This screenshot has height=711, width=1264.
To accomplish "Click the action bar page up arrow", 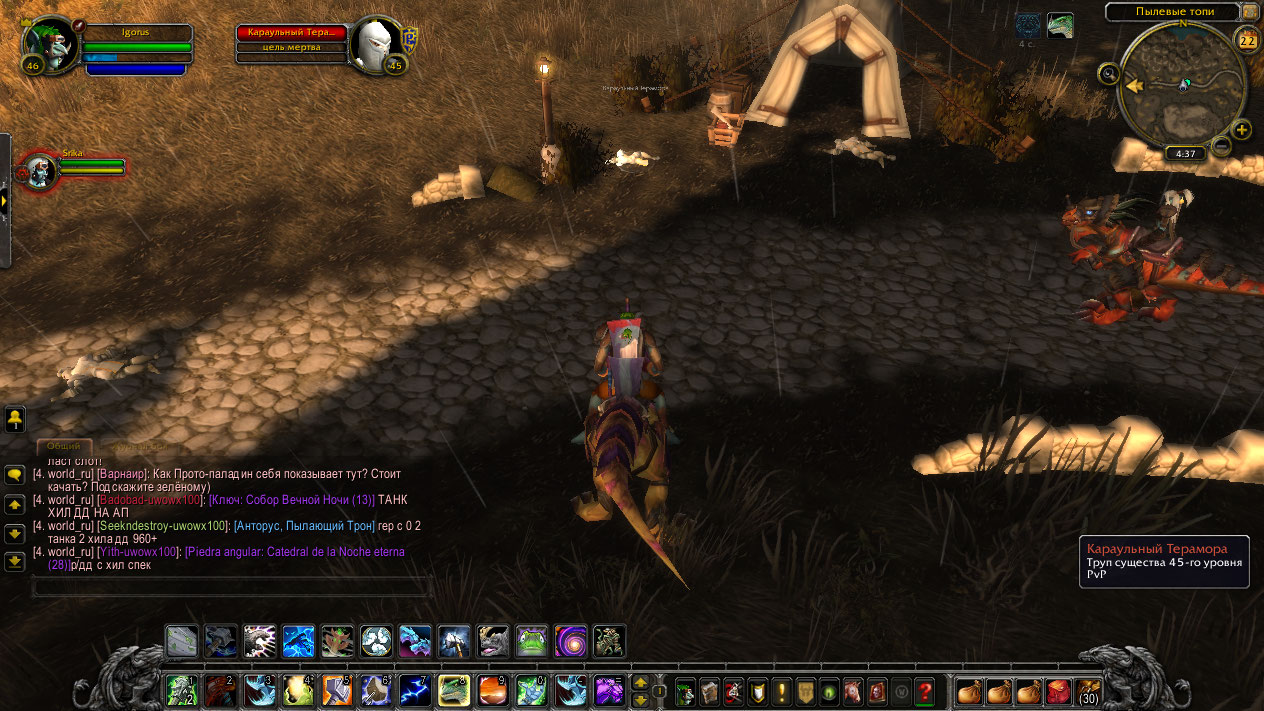I will click(x=641, y=682).
